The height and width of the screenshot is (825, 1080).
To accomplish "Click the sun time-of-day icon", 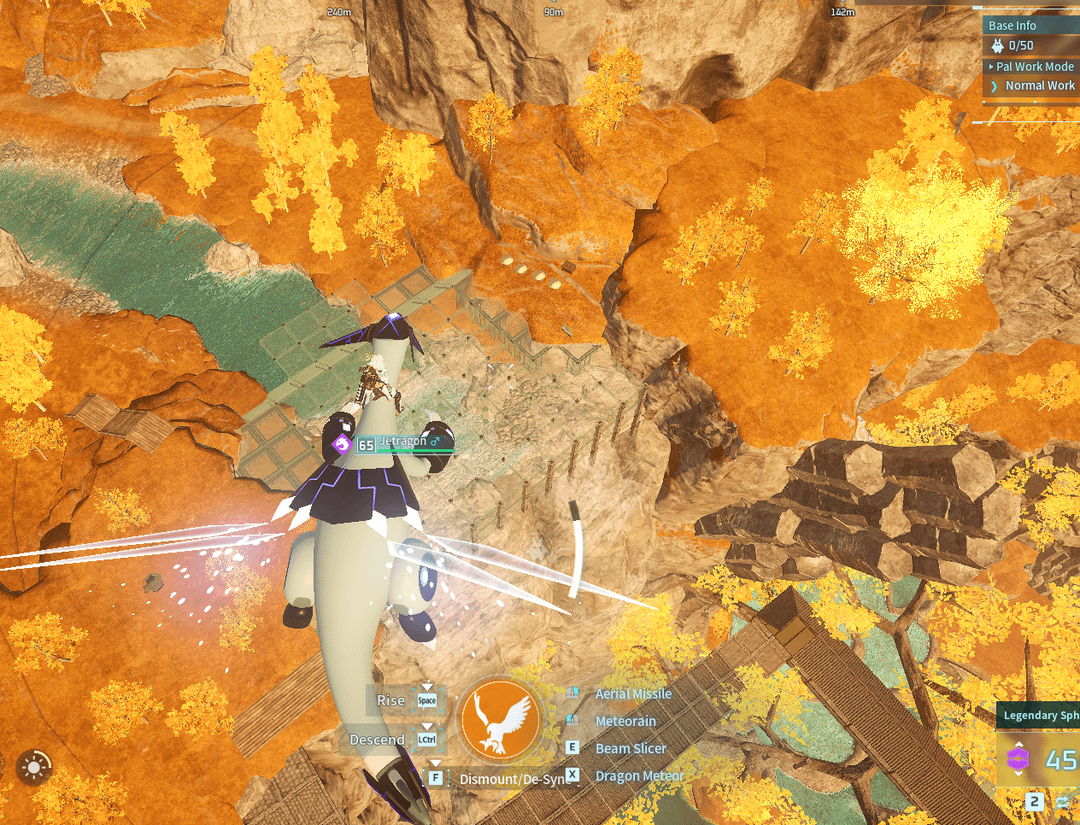I will (x=34, y=768).
